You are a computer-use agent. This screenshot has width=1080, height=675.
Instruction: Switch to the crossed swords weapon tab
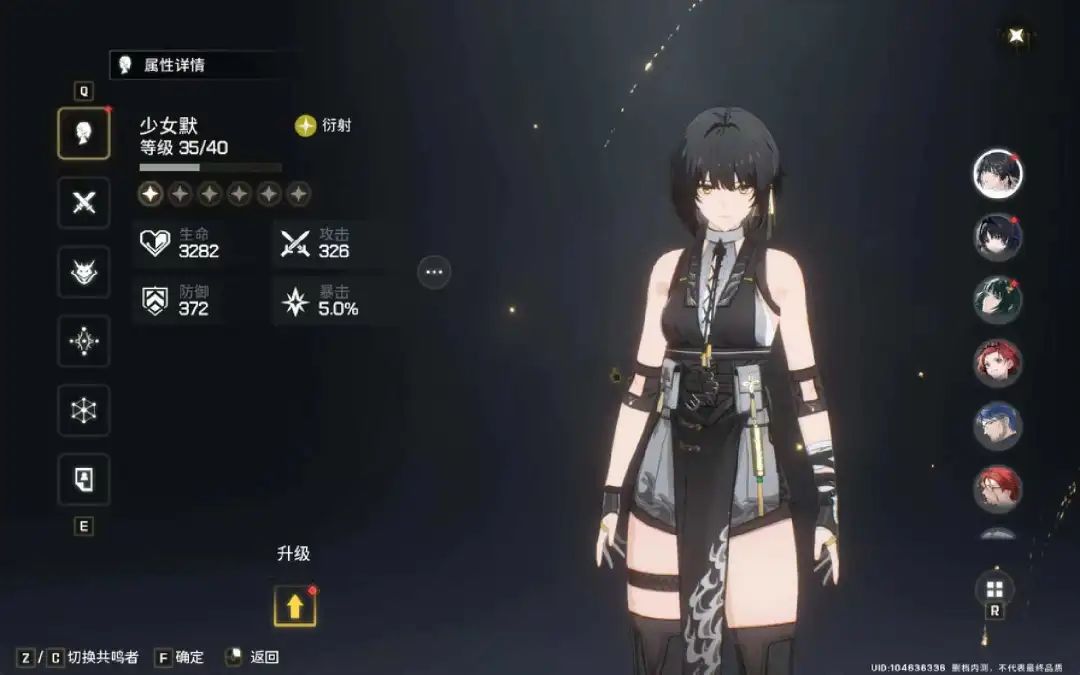coord(84,203)
